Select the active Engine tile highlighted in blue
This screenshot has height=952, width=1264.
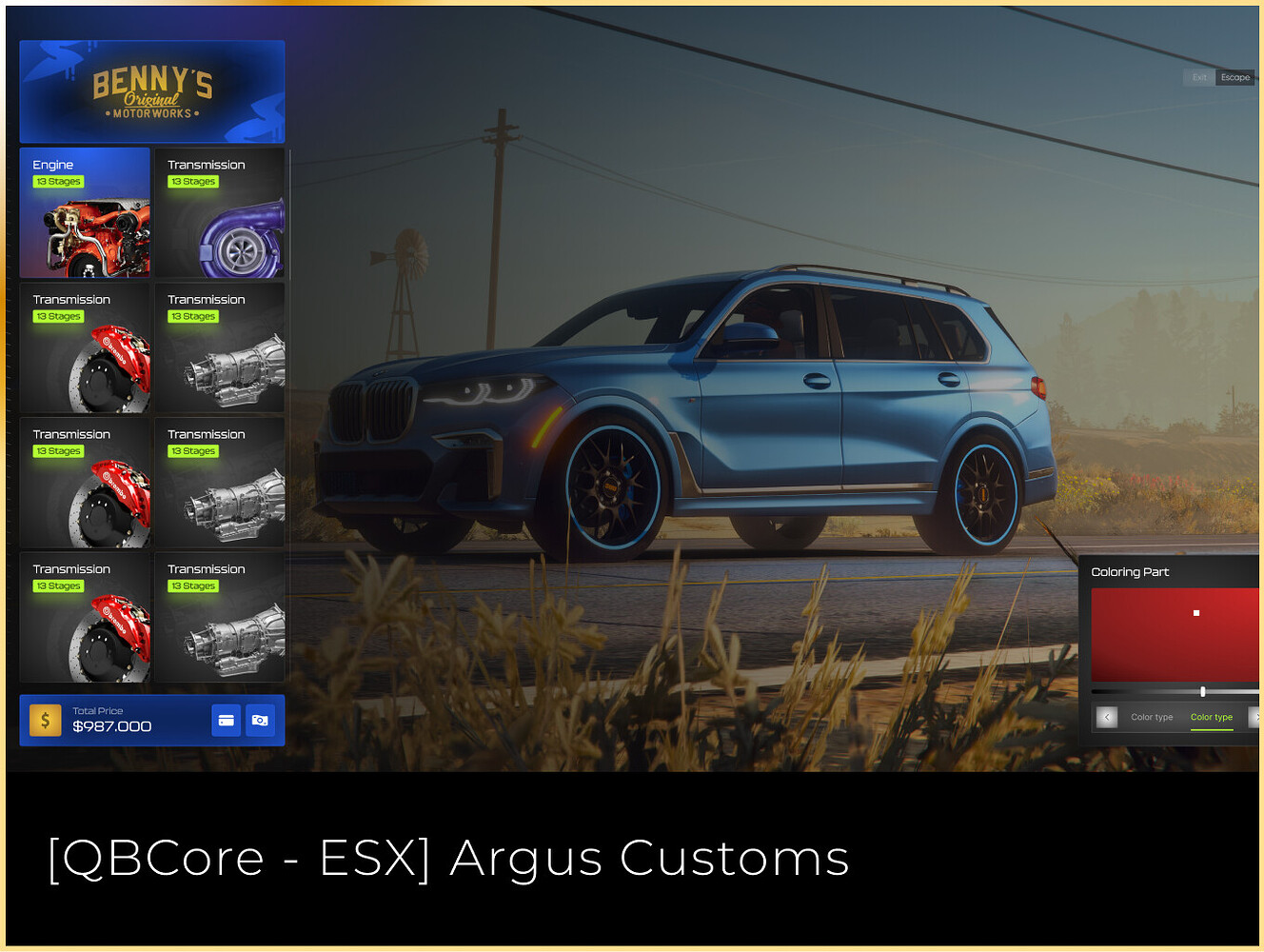point(85,211)
